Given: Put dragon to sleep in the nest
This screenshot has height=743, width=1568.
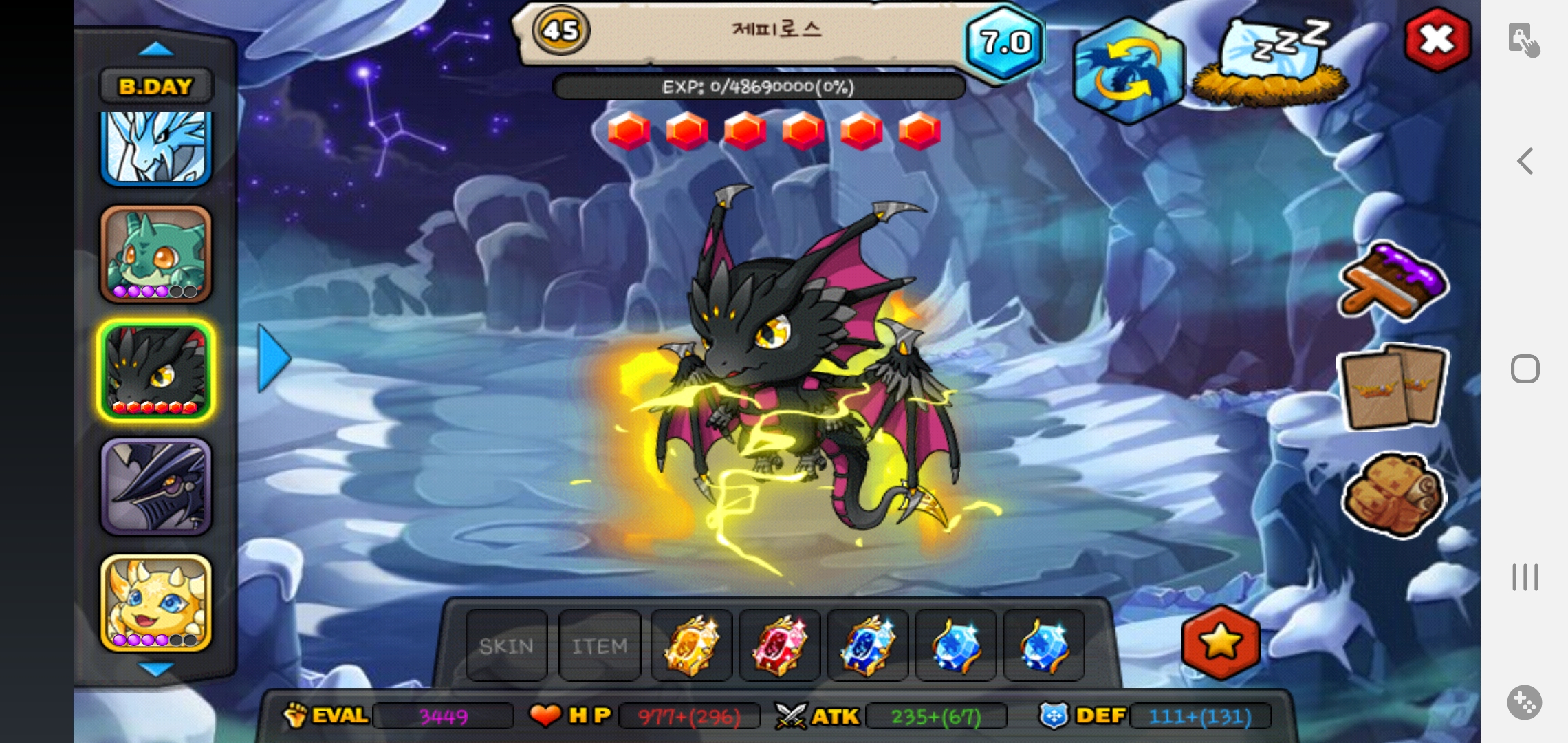Looking at the screenshot, I should [1270, 63].
